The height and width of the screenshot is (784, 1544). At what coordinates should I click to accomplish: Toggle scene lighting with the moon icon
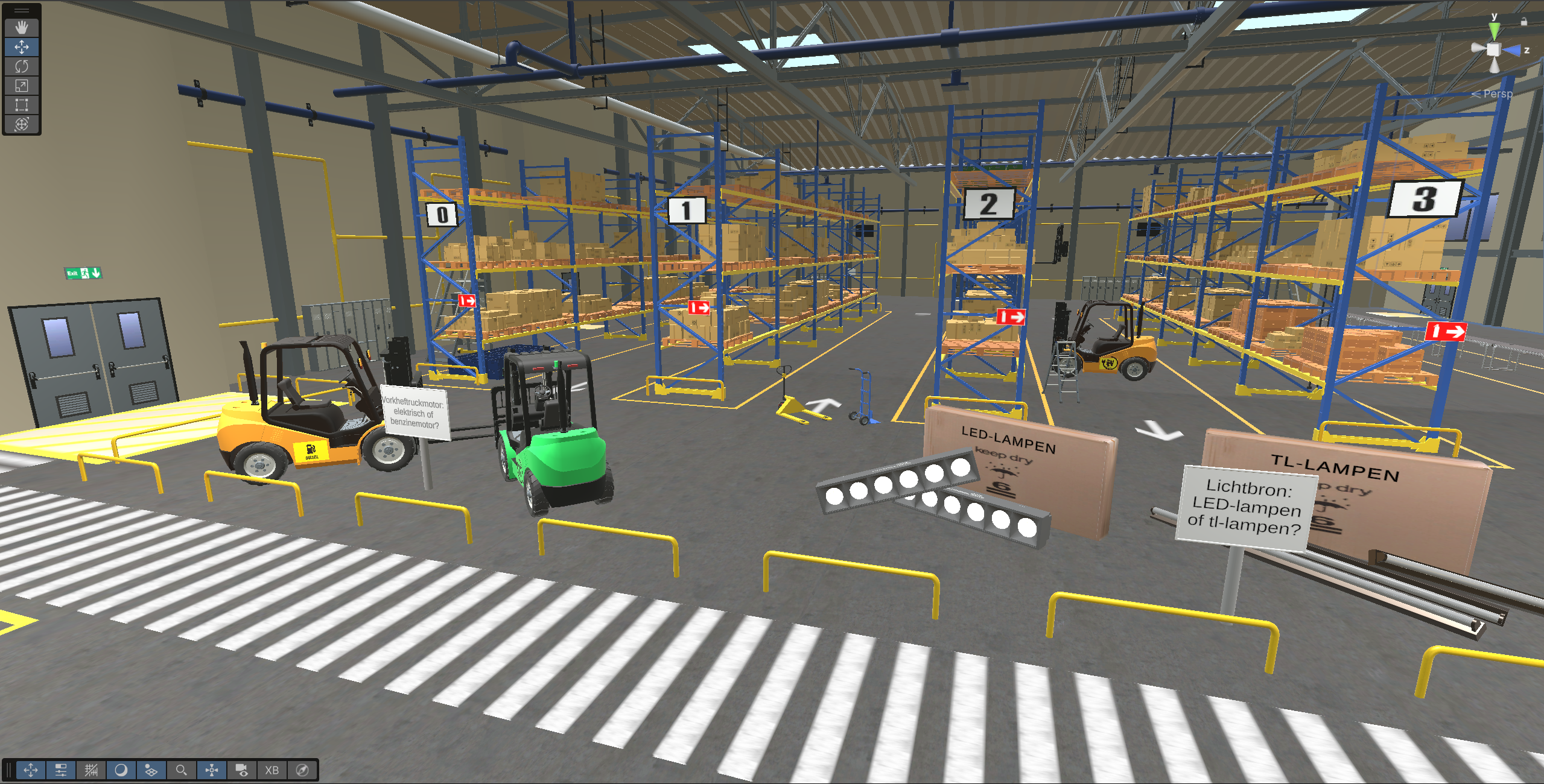(122, 770)
